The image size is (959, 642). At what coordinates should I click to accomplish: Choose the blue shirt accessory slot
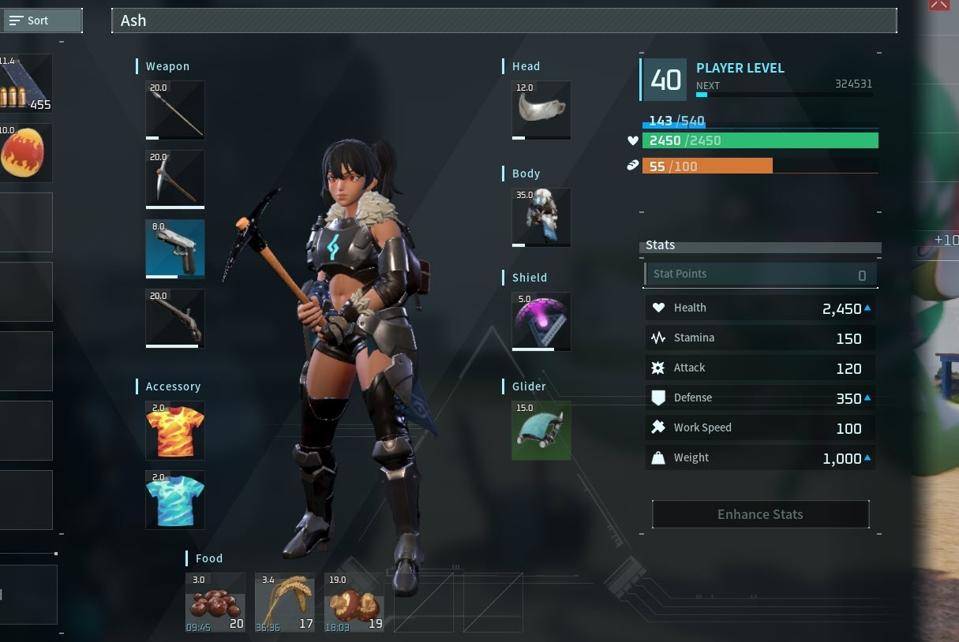[x=175, y=500]
